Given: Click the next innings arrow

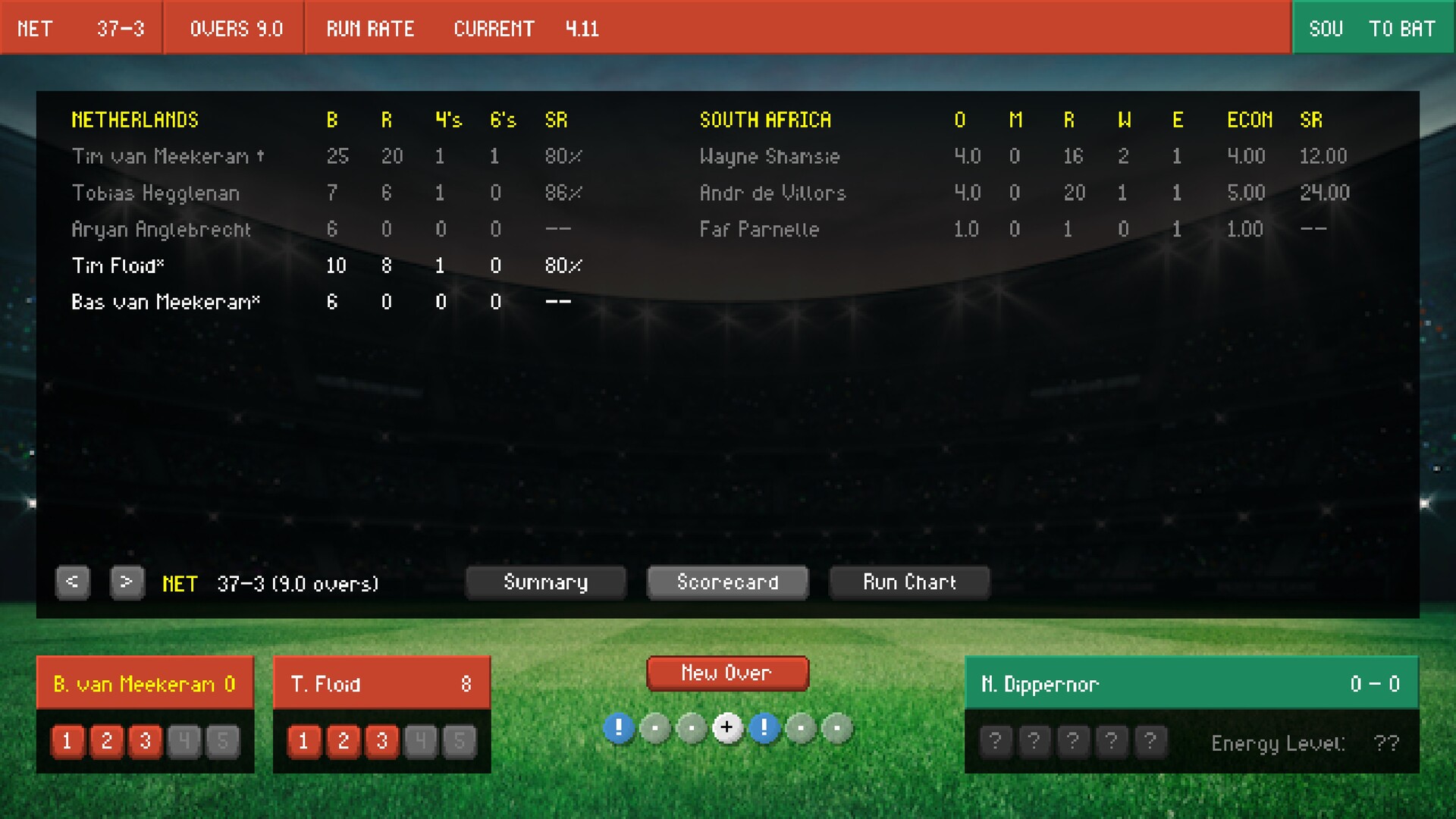Looking at the screenshot, I should (x=127, y=582).
